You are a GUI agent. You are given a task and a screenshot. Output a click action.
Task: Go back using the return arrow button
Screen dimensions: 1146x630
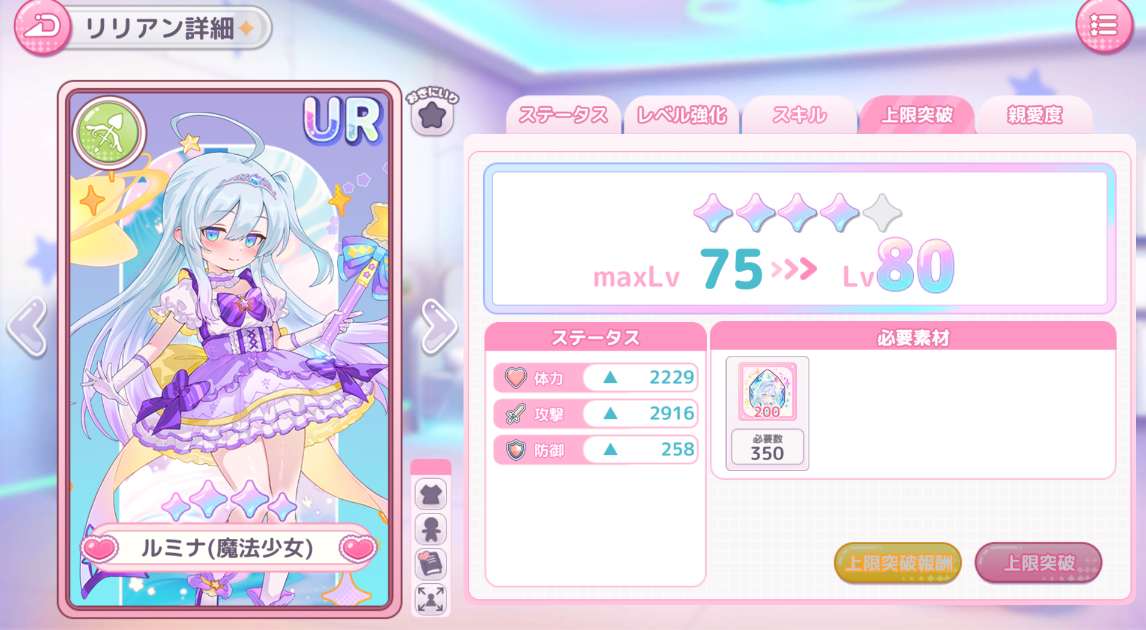click(42, 26)
